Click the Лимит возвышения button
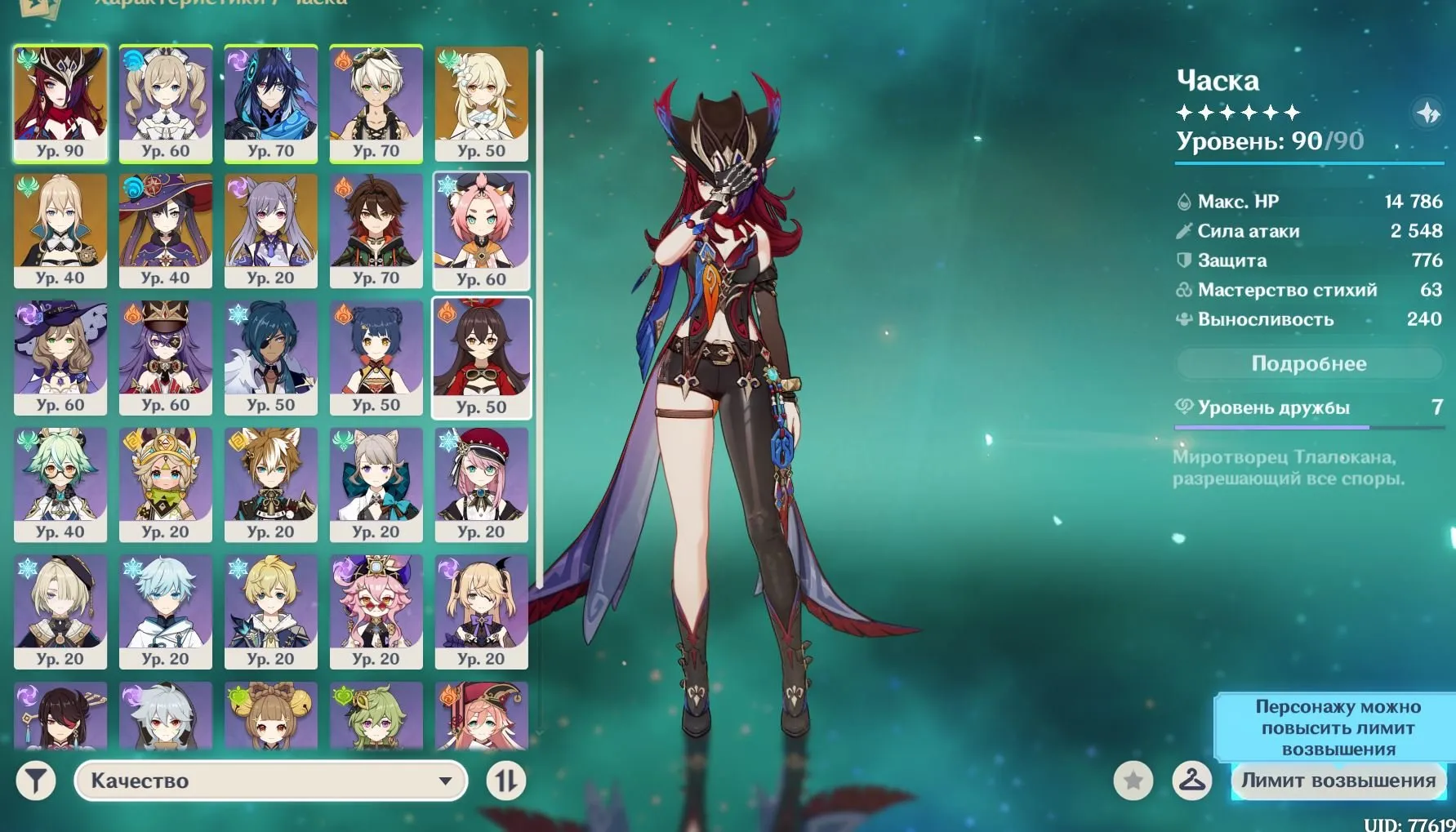 (1338, 781)
